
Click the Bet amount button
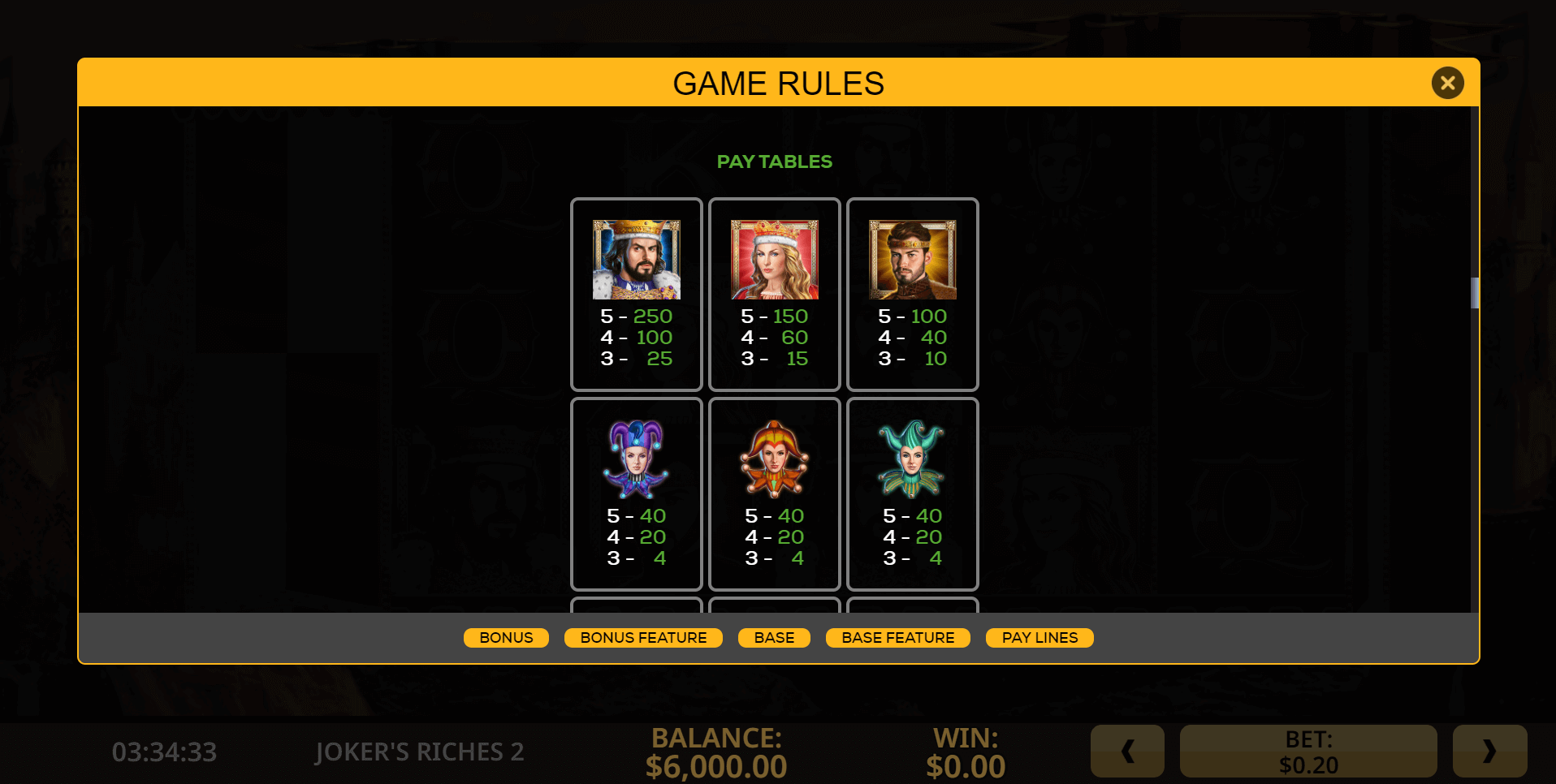coord(1307,752)
